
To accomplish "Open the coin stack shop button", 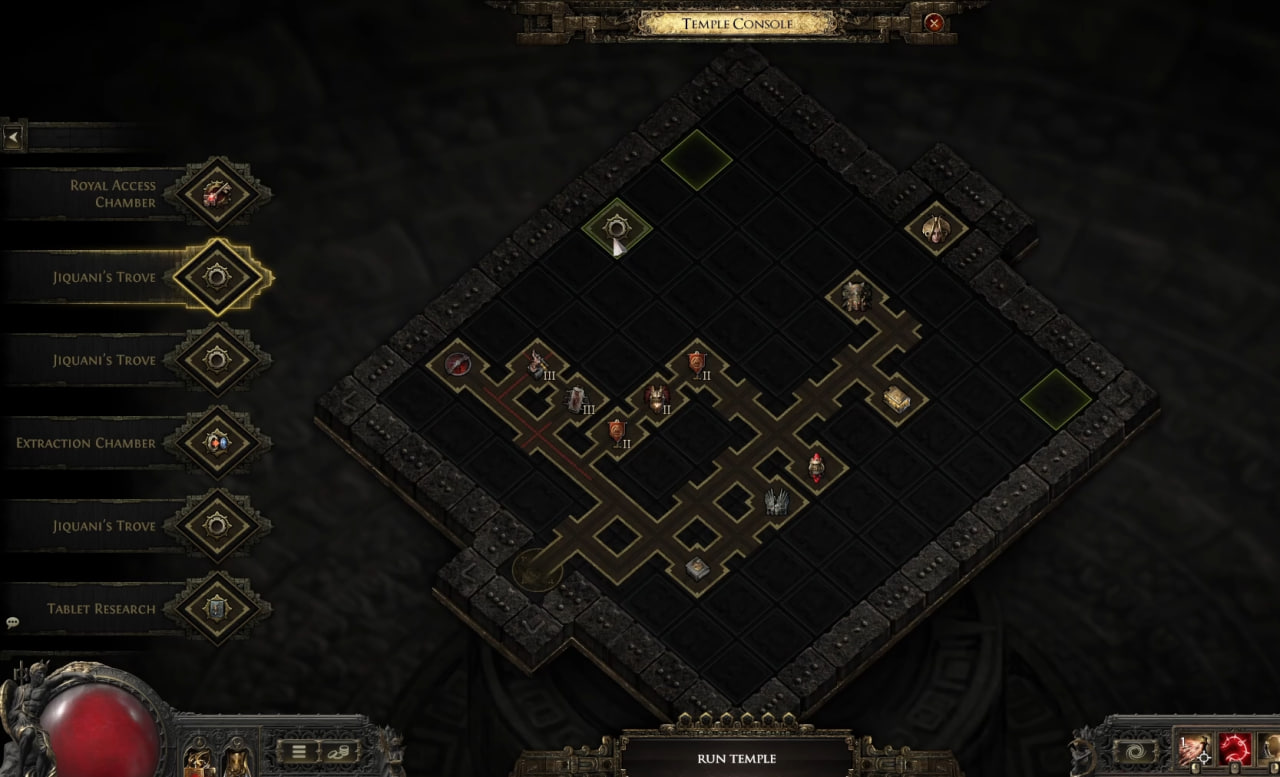I will point(340,751).
